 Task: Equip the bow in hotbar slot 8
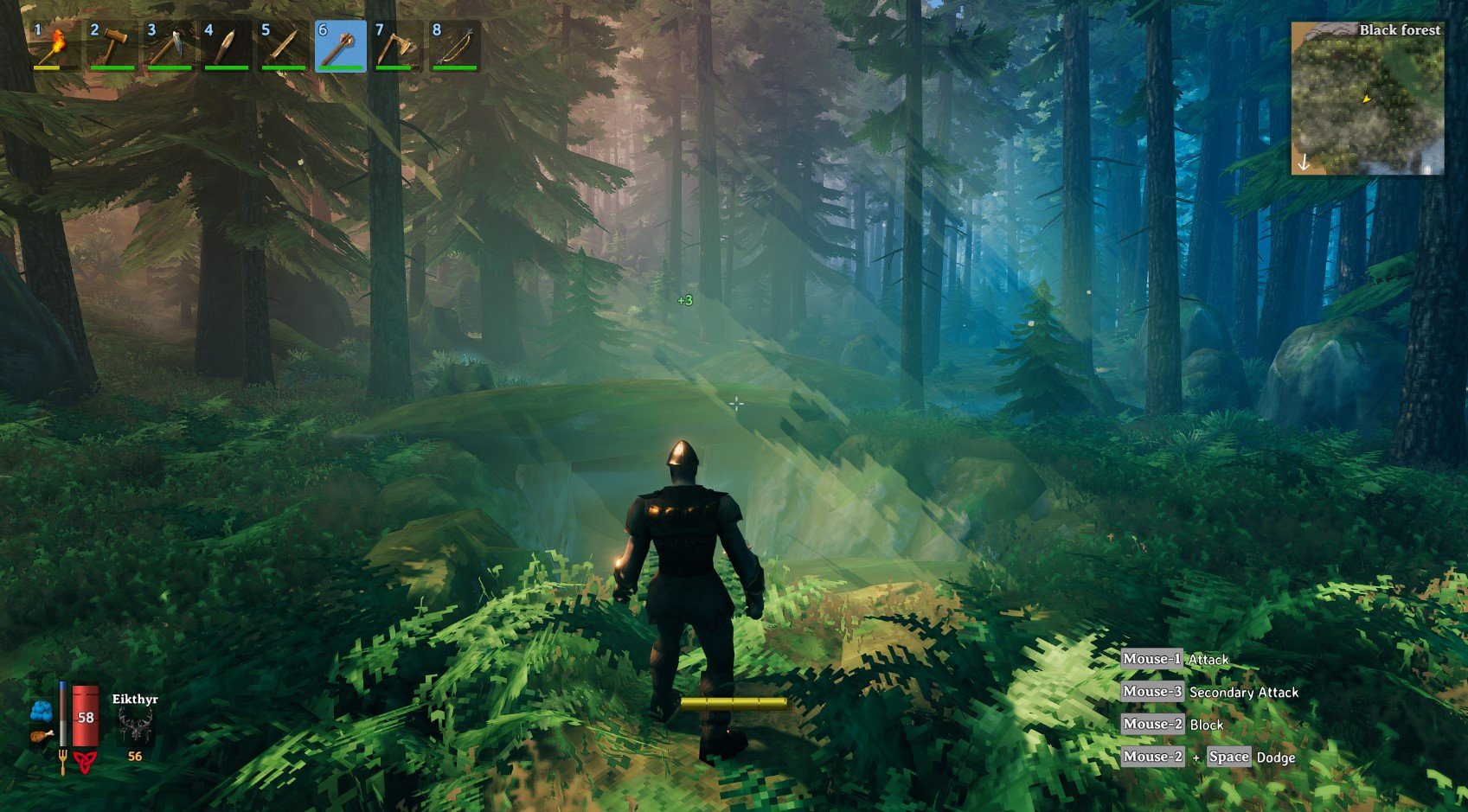pos(454,47)
